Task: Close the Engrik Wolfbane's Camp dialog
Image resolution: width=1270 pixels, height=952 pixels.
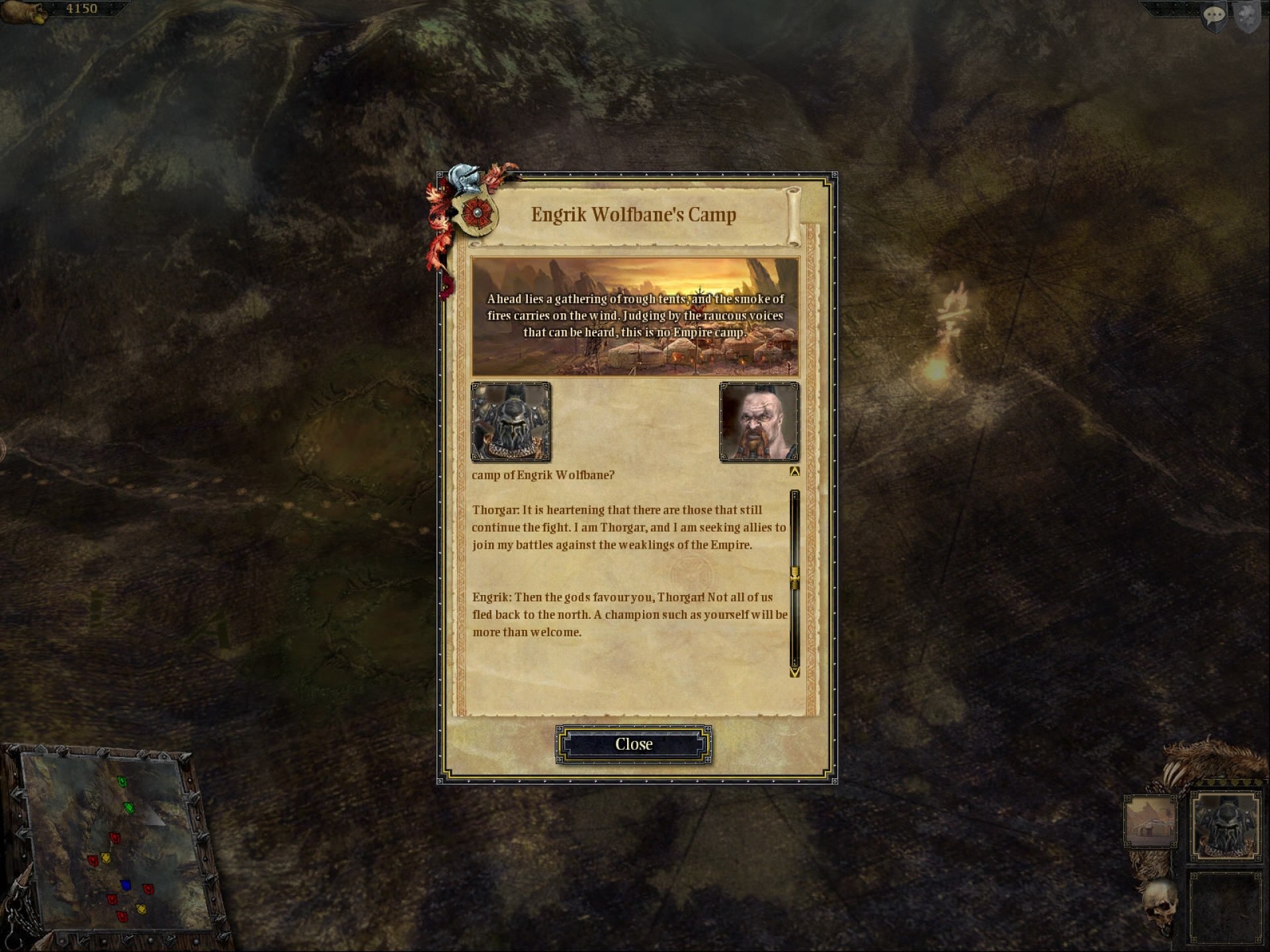Action: pyautogui.click(x=634, y=744)
